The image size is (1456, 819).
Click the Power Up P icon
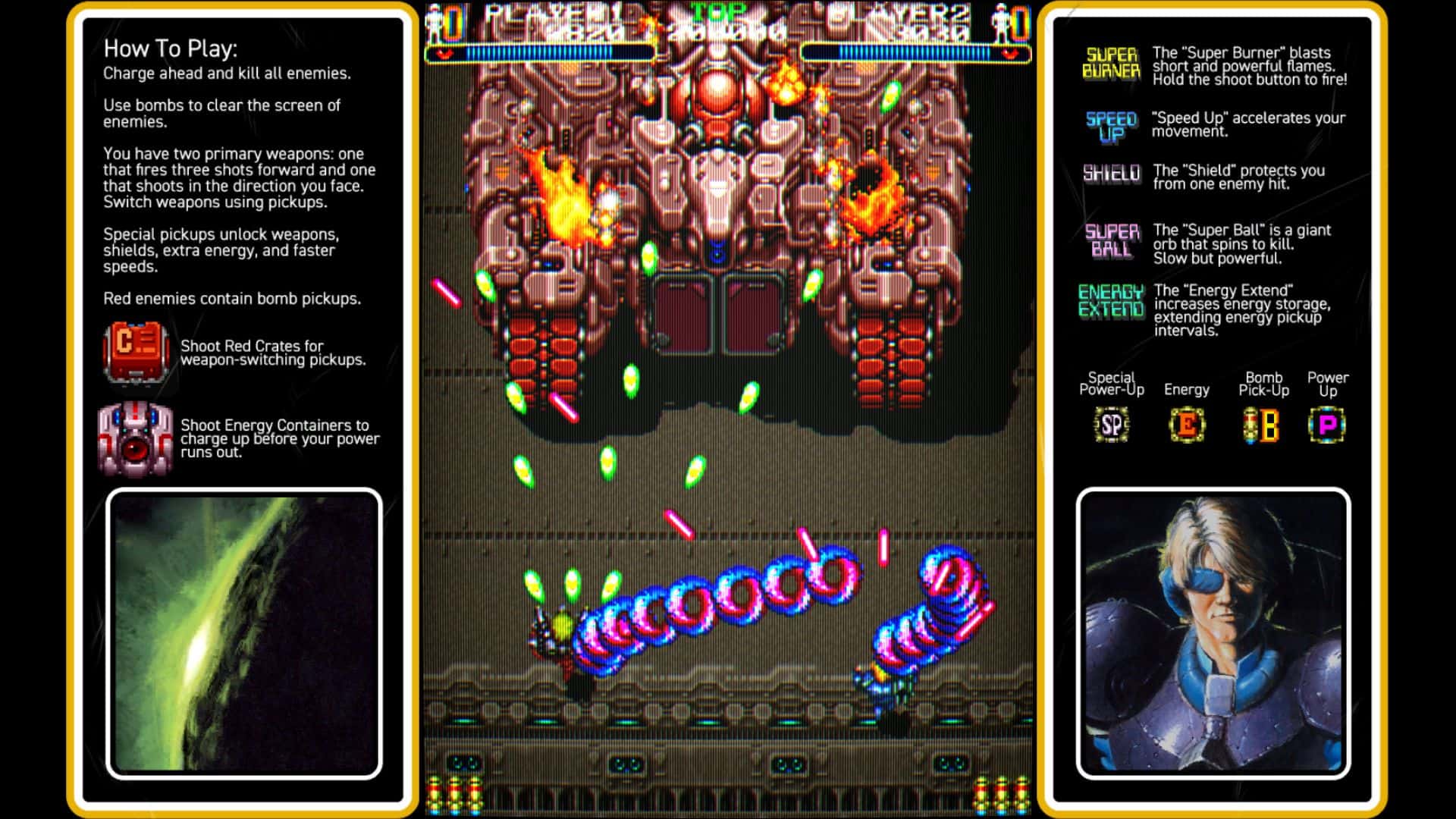[x=1328, y=425]
